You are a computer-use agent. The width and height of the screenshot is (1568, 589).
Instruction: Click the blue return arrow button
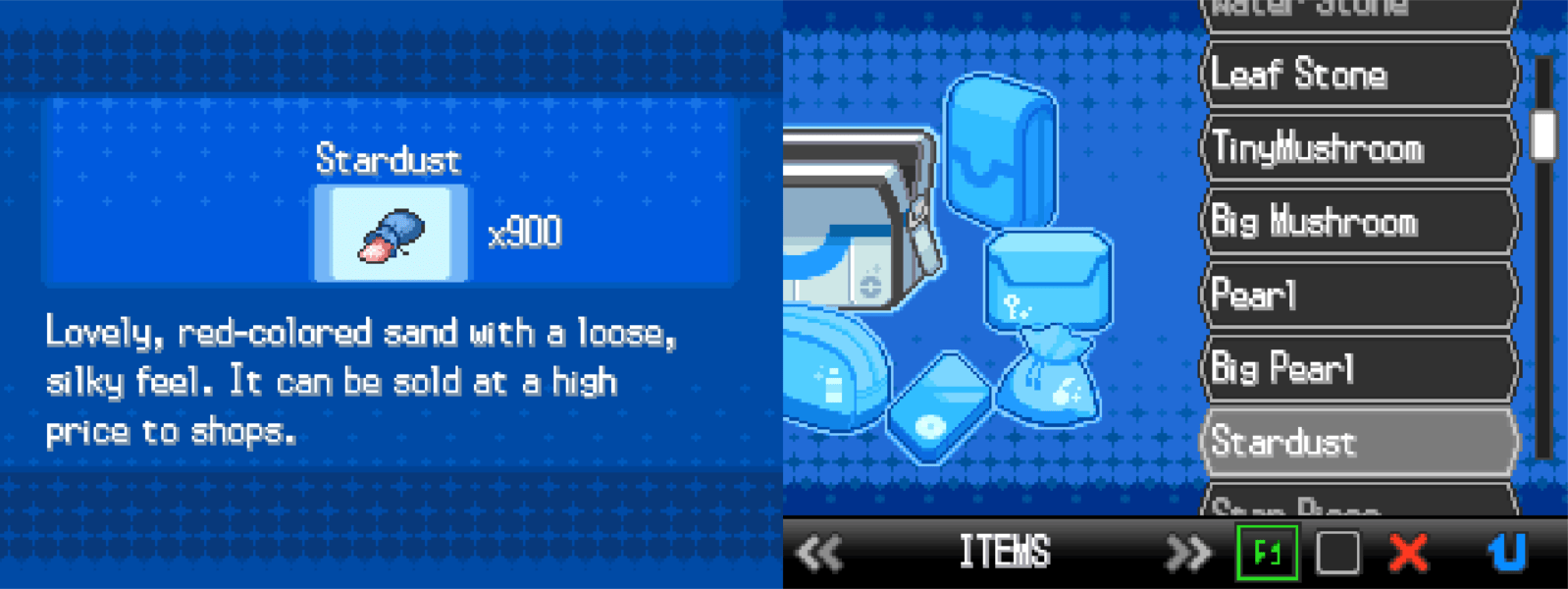point(1507,554)
